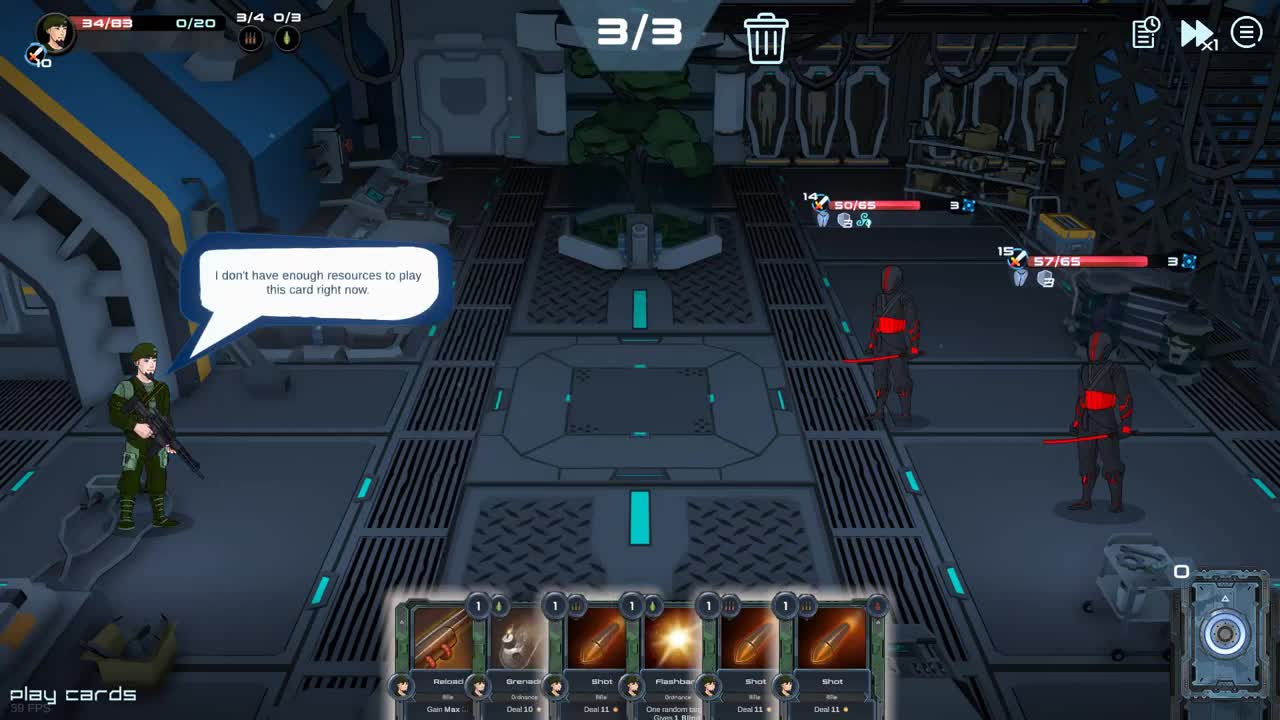The height and width of the screenshot is (720, 1280).
Task: Click the trash bin discard icon
Action: 767,37
